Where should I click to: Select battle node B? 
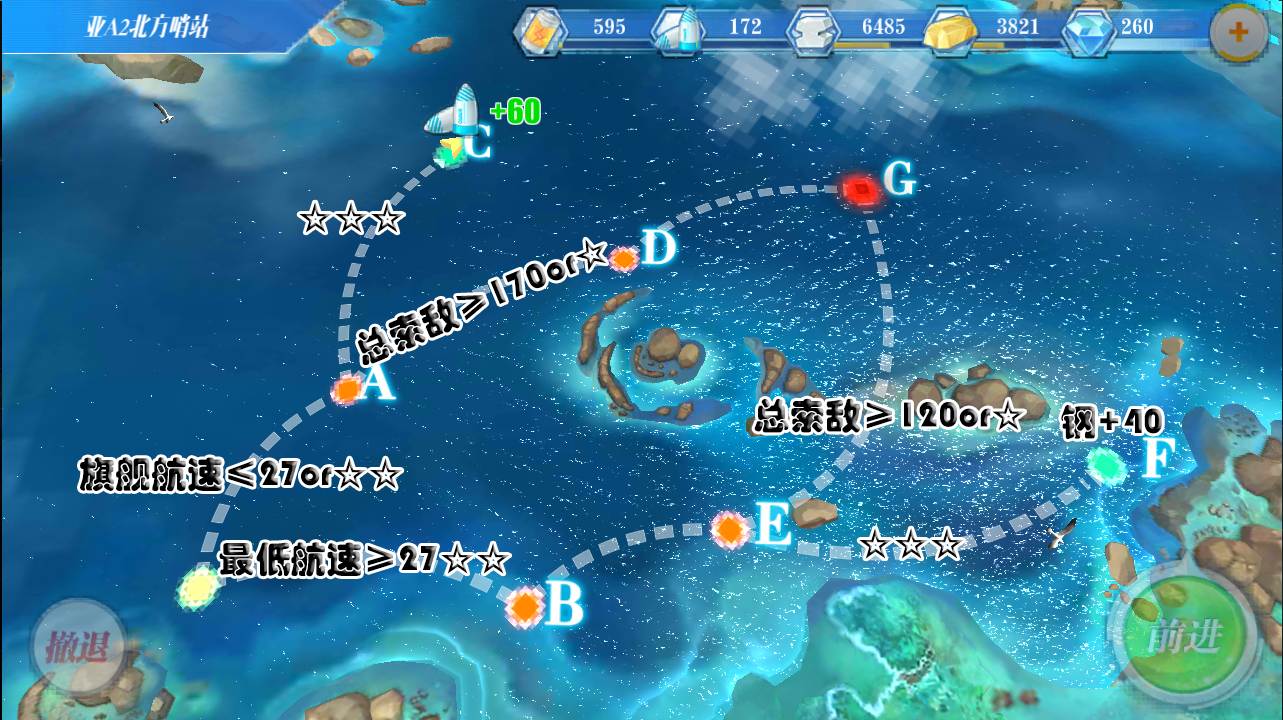coord(527,607)
